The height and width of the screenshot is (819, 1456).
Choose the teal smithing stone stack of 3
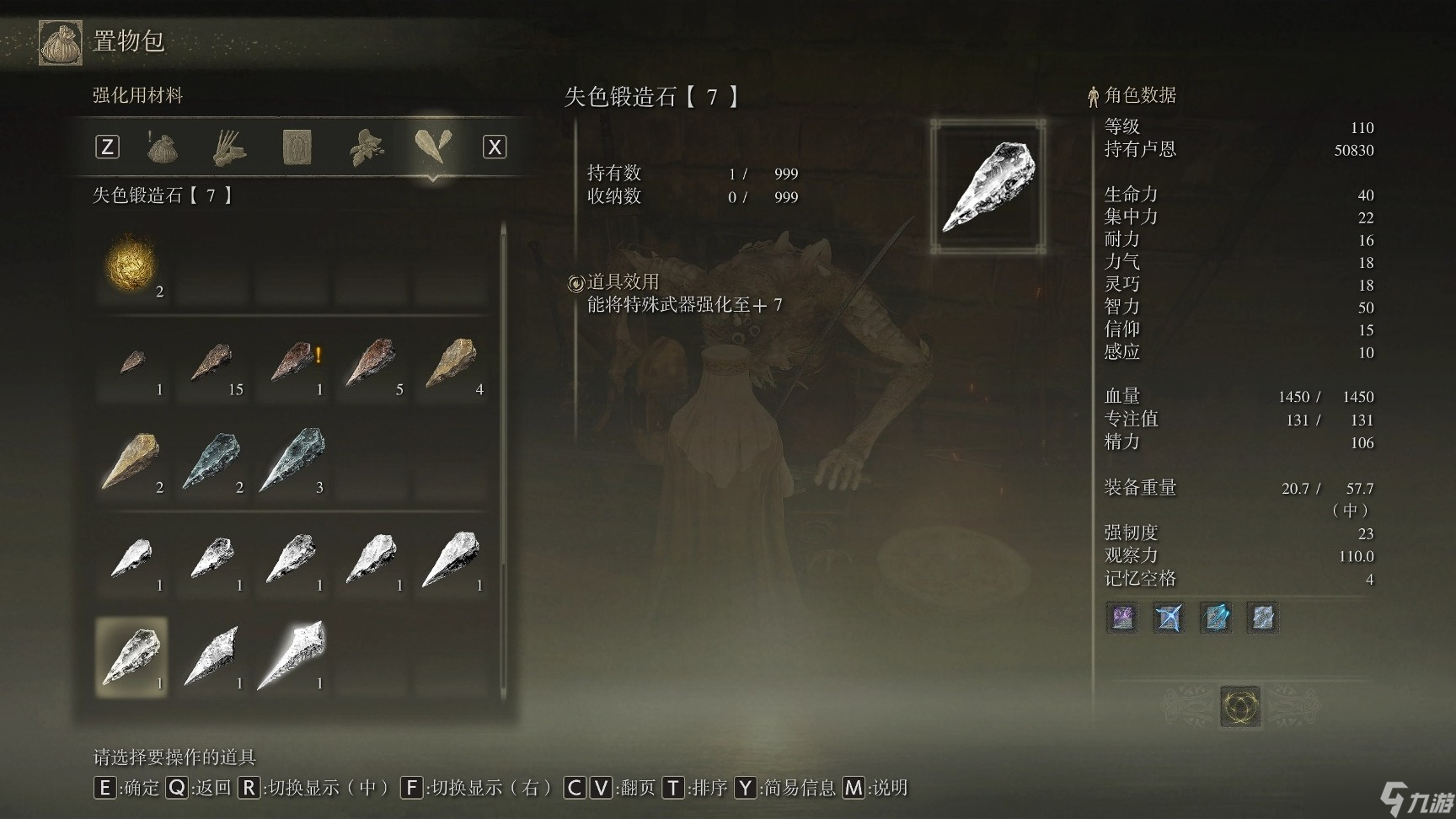pyautogui.click(x=292, y=460)
